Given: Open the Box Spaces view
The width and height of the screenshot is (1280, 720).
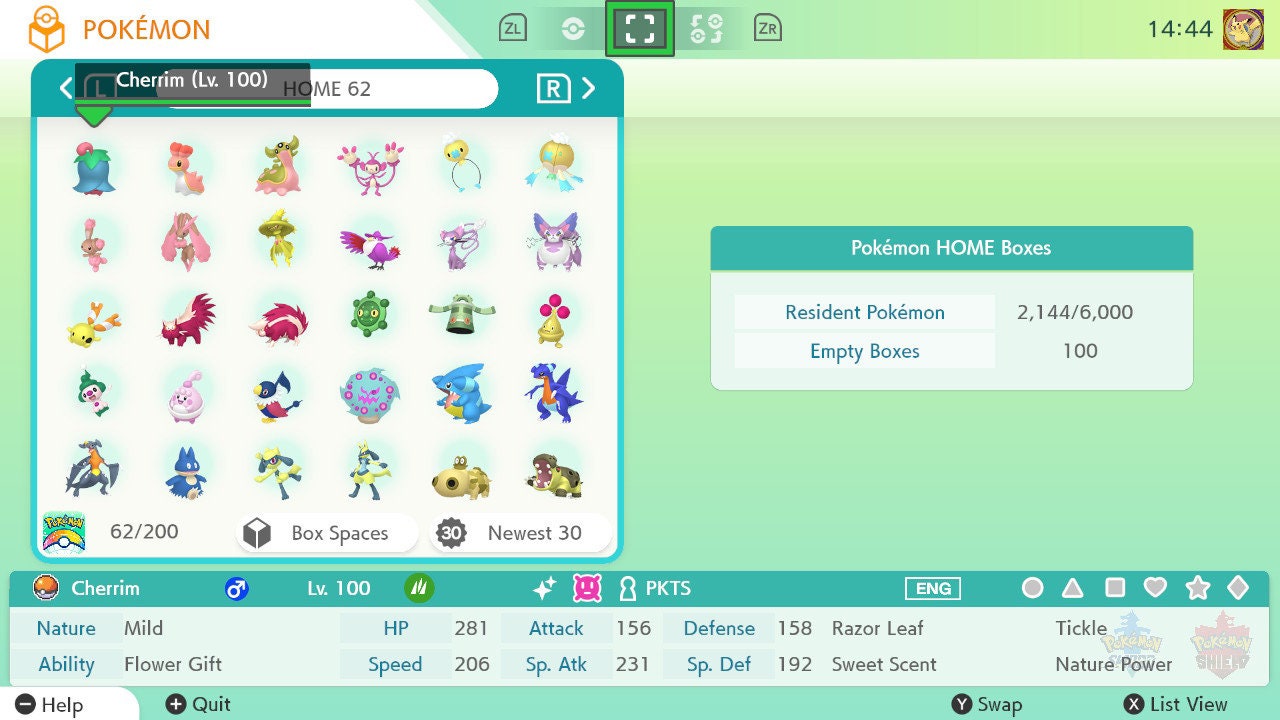Looking at the screenshot, I should click(327, 533).
